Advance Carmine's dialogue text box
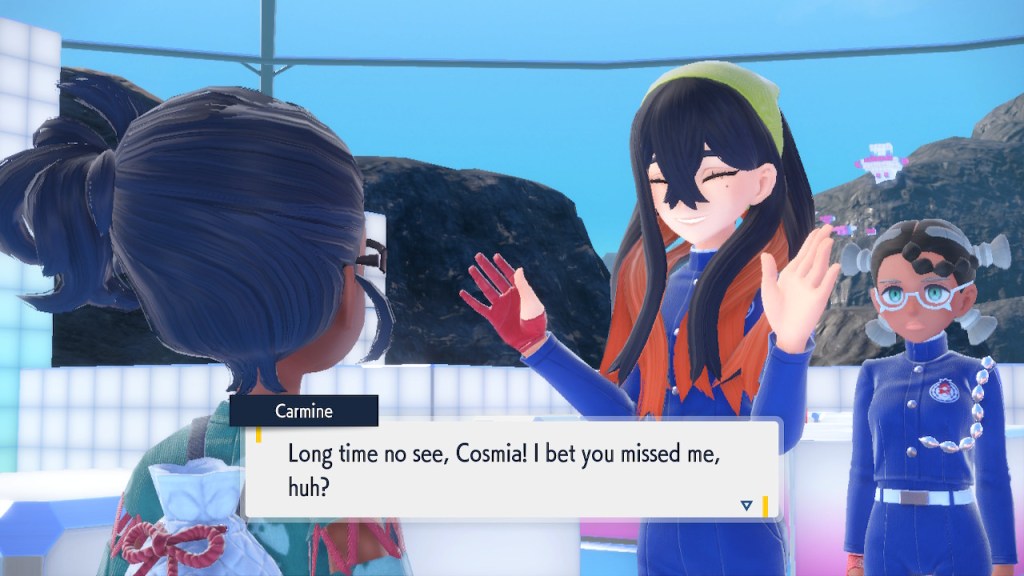This screenshot has height=576, width=1024. pos(512,468)
